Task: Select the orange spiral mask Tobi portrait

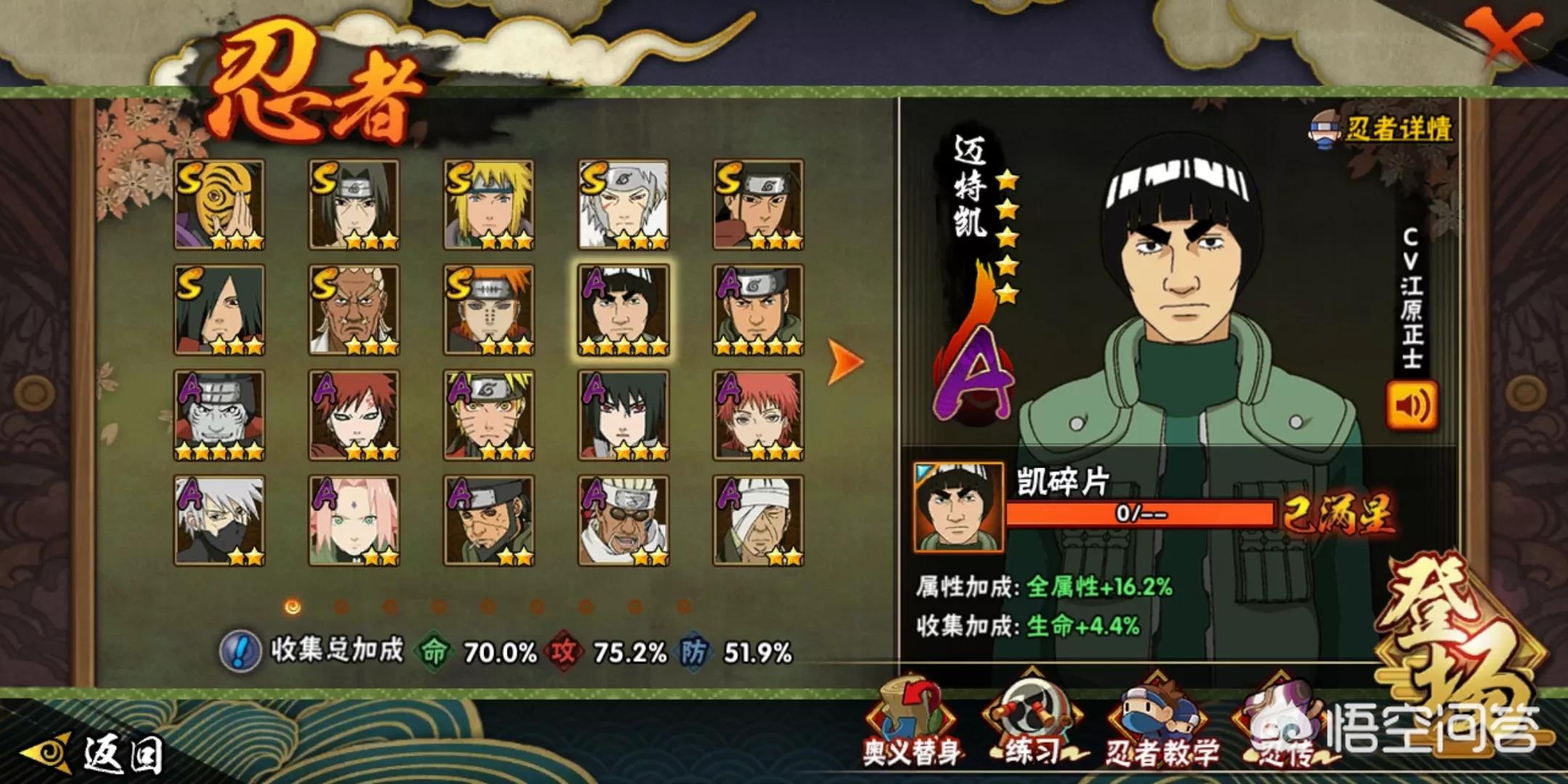Action: (219, 205)
